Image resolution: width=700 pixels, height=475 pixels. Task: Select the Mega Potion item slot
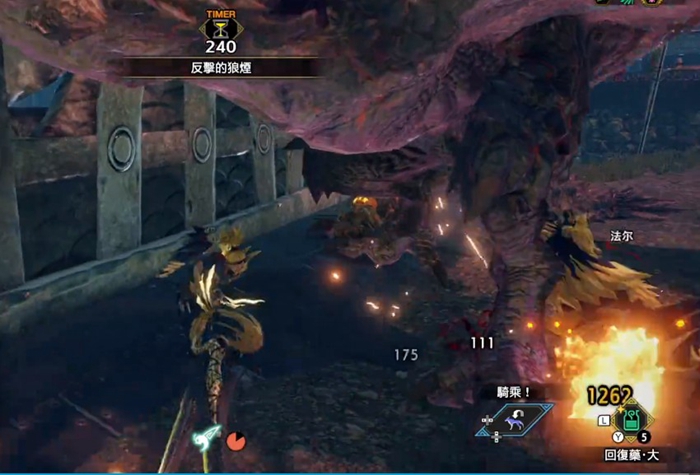tap(630, 416)
